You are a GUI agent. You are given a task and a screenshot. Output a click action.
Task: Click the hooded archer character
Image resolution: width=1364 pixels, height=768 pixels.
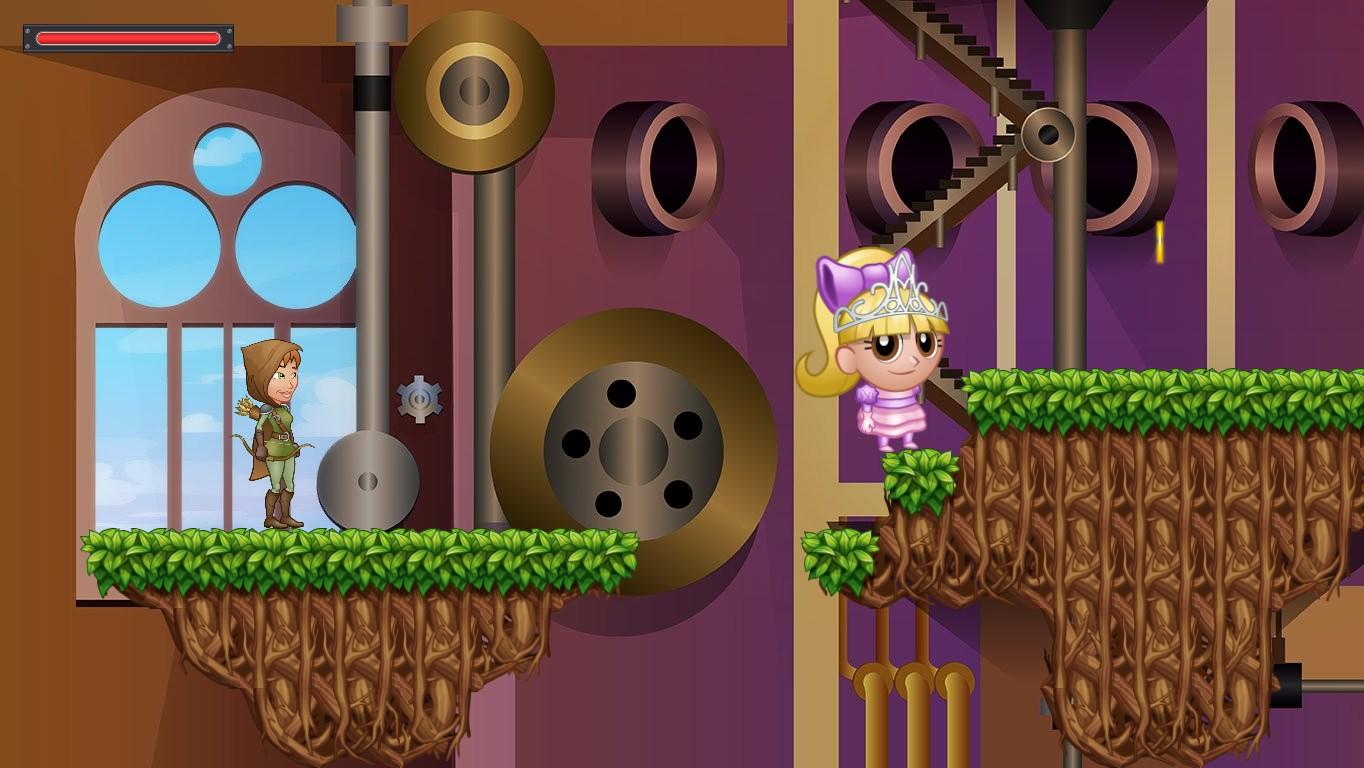pos(280,430)
